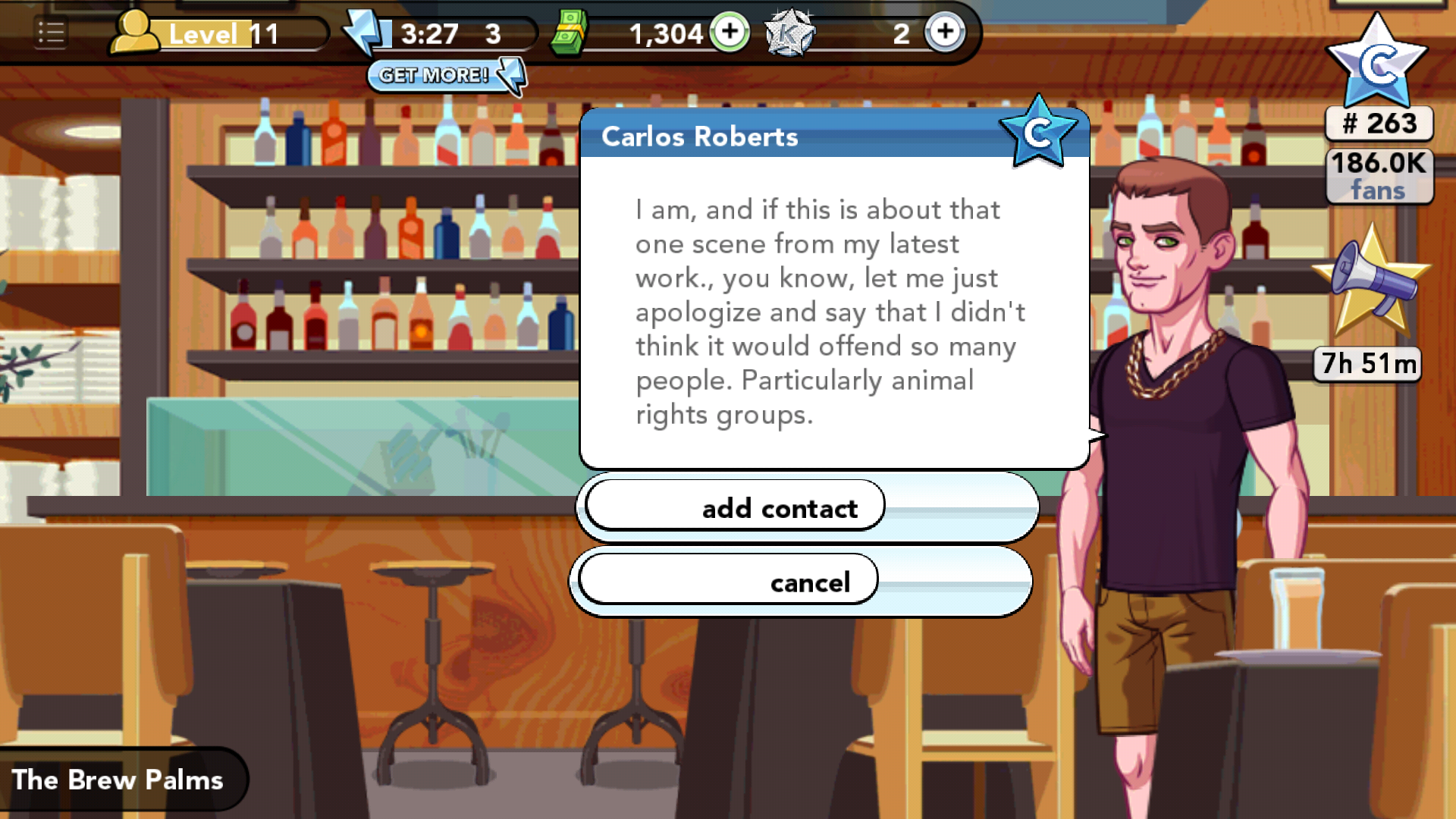This screenshot has height=819, width=1456.
Task: View the 186.0K fans panel
Action: tap(1379, 176)
